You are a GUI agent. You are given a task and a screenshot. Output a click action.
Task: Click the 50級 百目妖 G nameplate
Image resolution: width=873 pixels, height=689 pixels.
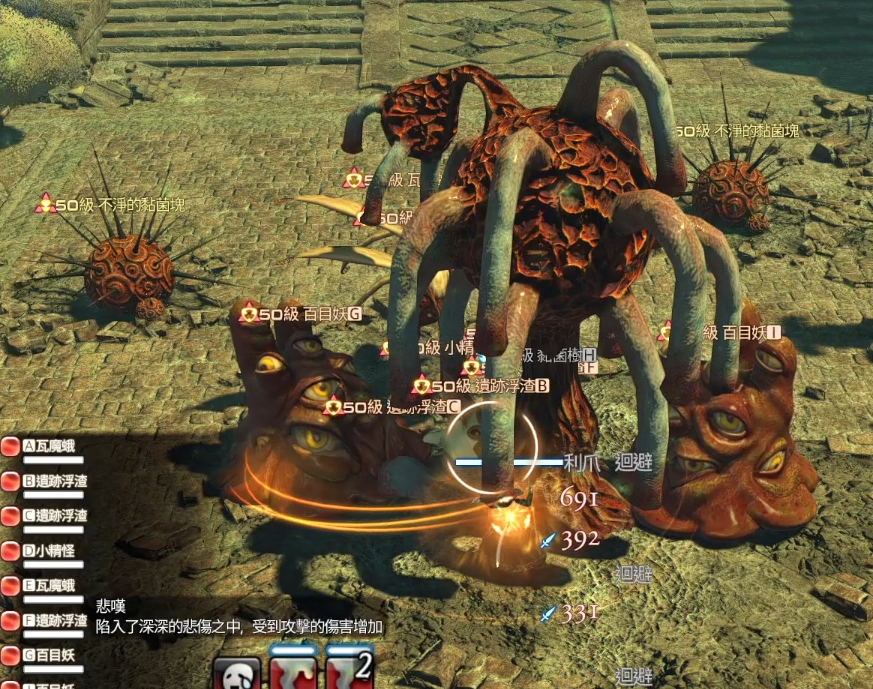click(x=300, y=314)
